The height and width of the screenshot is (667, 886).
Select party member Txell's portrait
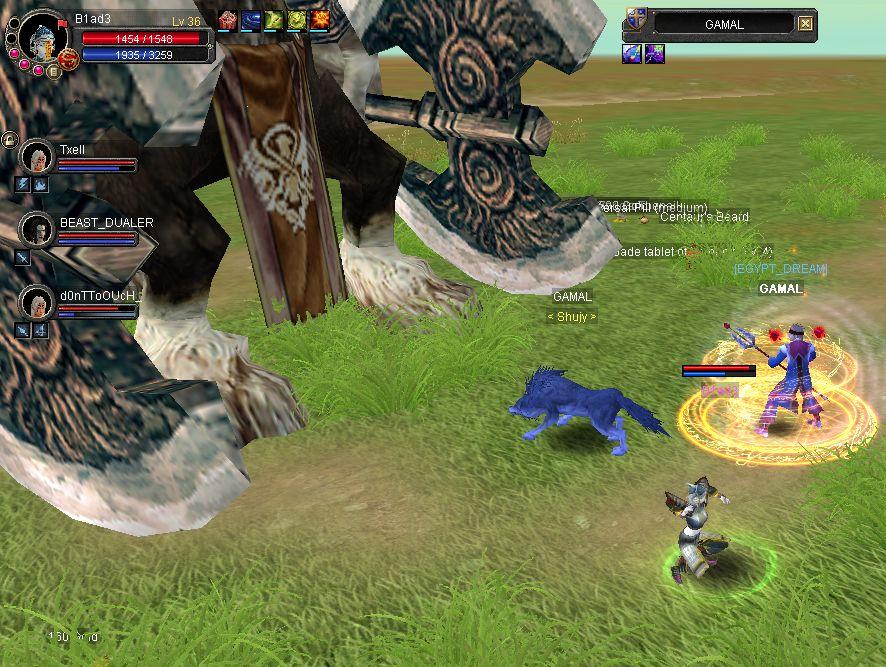[37, 158]
